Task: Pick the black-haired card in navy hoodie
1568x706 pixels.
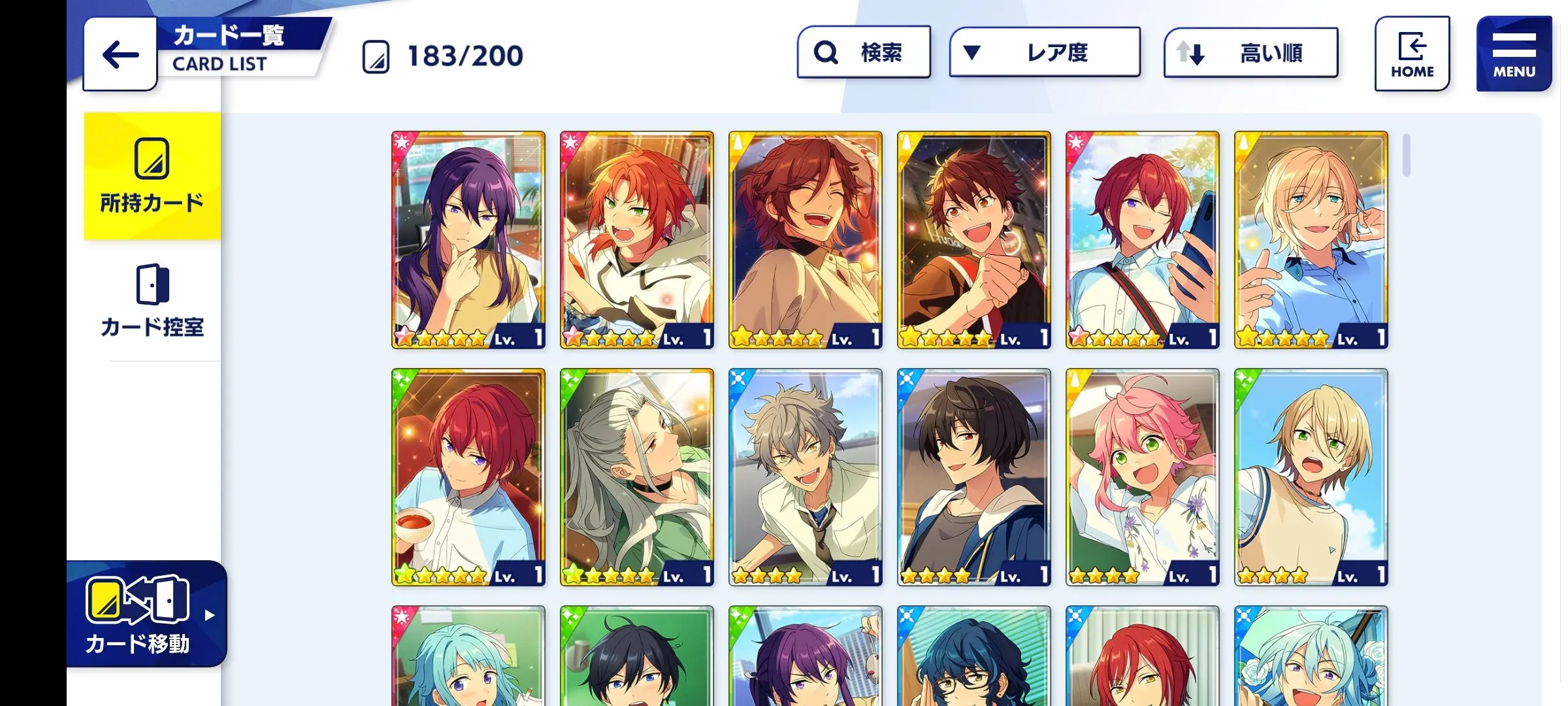Action: point(973,477)
